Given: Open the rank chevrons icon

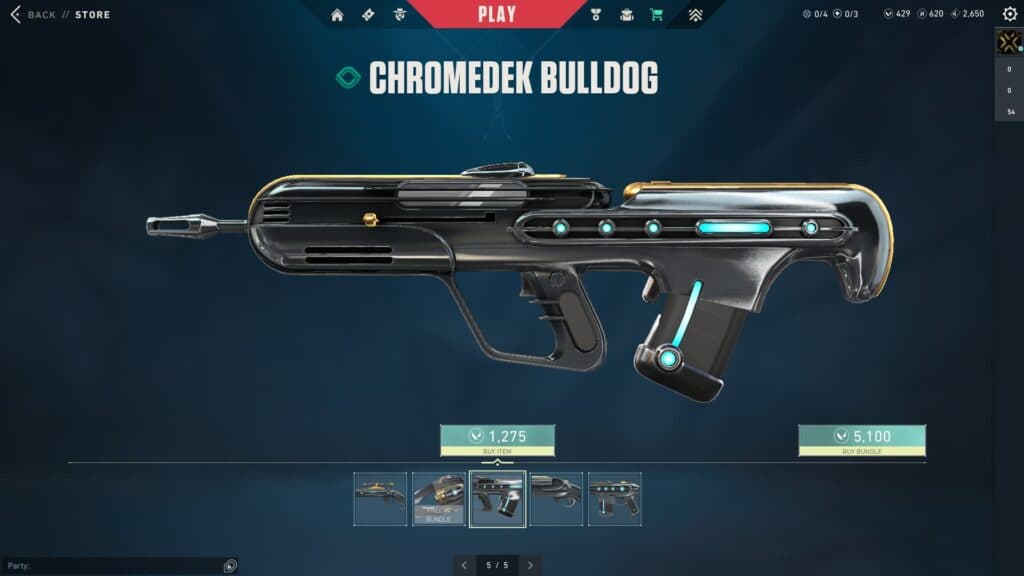Looking at the screenshot, I should [x=696, y=15].
